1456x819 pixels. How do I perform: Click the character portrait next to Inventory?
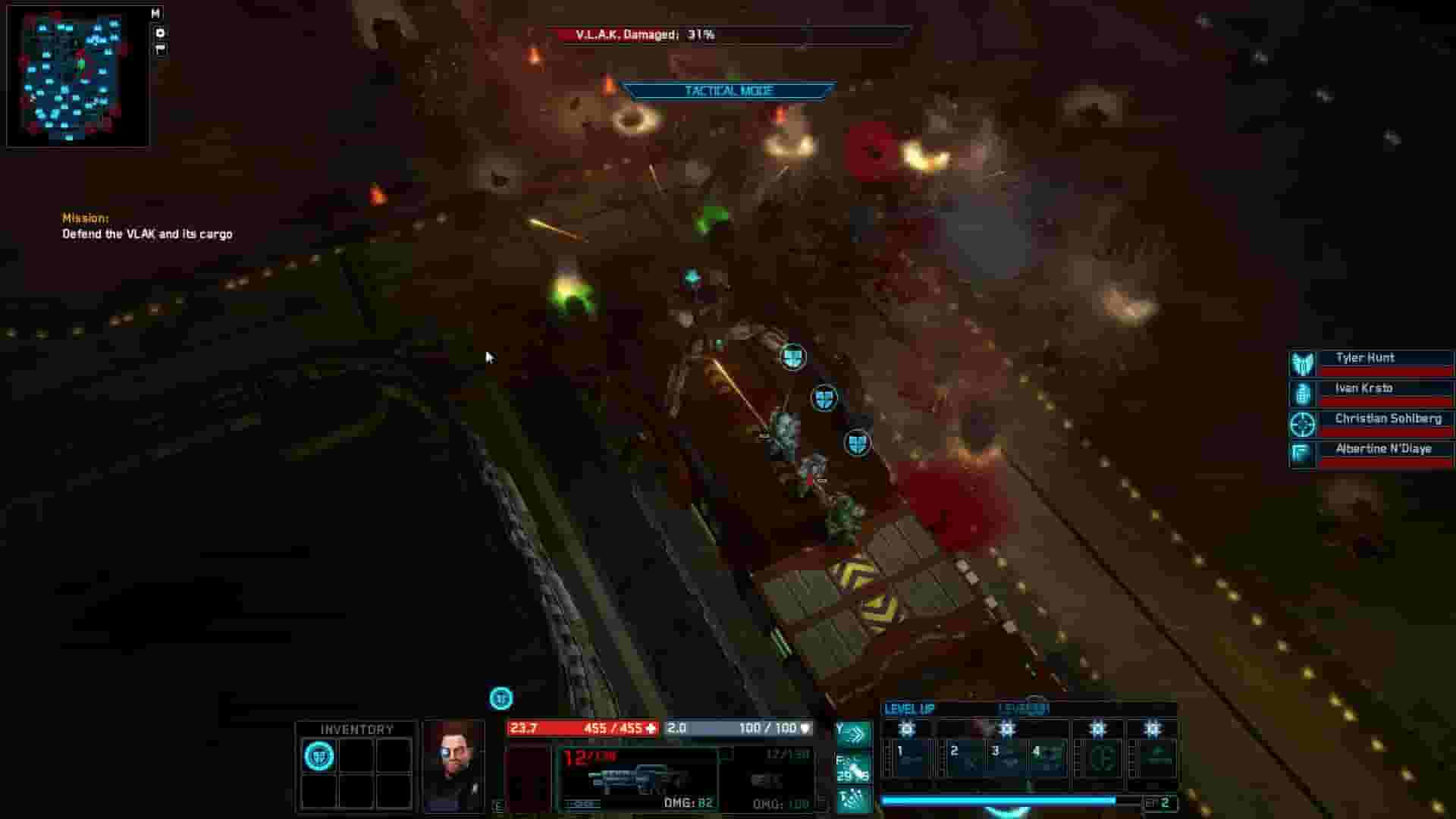tap(455, 758)
